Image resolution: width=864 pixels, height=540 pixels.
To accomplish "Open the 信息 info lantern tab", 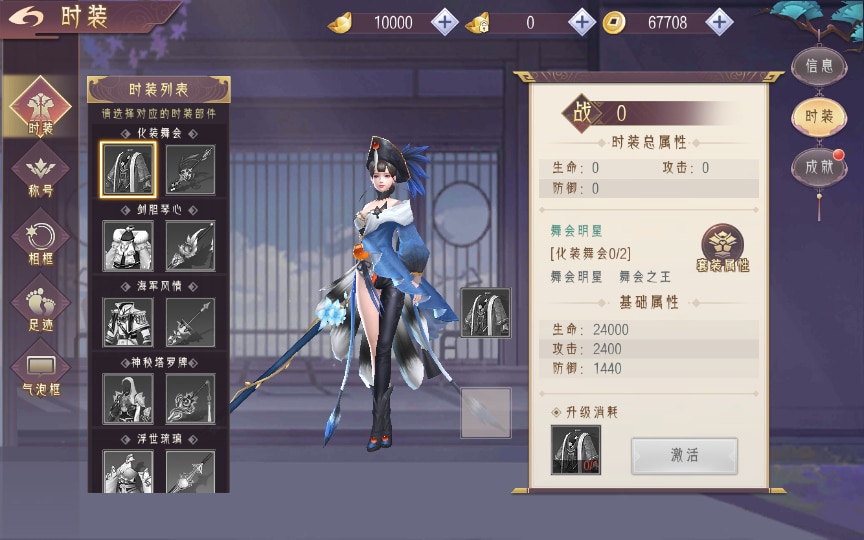I will coord(819,66).
